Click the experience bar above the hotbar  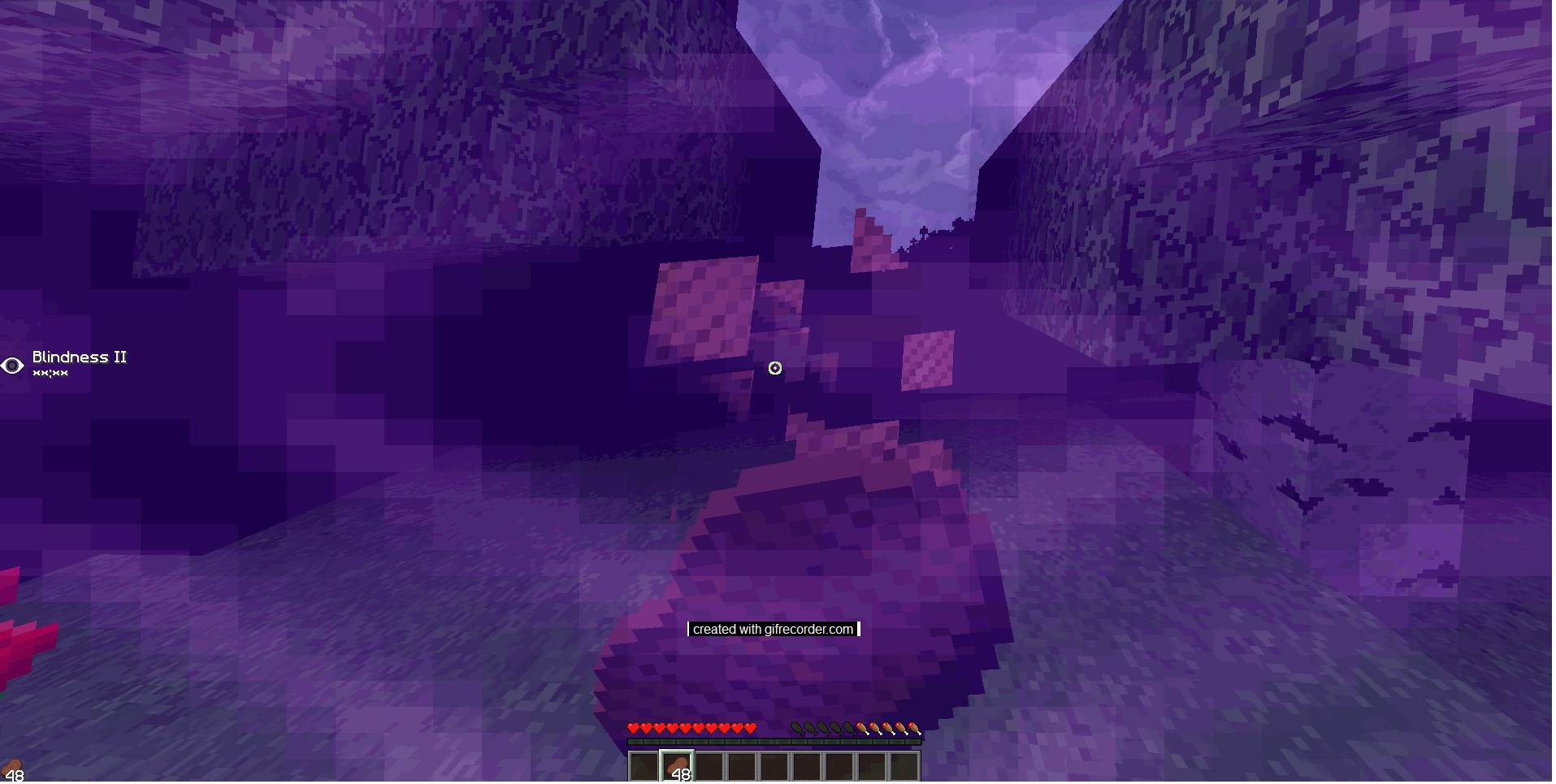pos(774,742)
